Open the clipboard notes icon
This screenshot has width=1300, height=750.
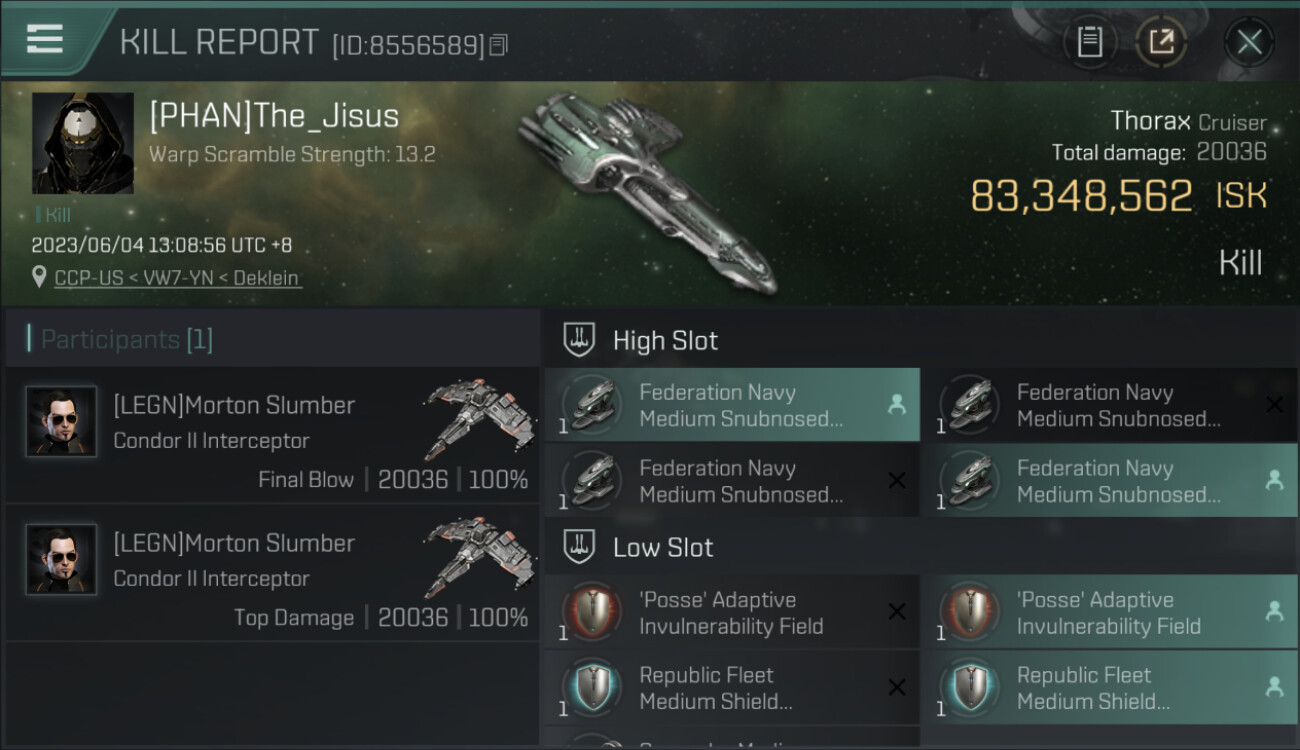point(1090,42)
